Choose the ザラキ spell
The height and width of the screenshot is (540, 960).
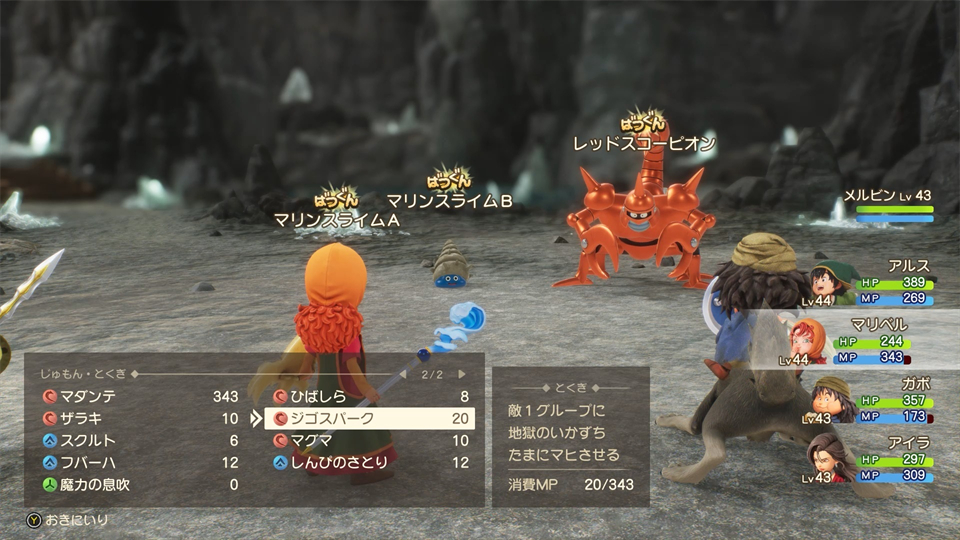tap(140, 418)
